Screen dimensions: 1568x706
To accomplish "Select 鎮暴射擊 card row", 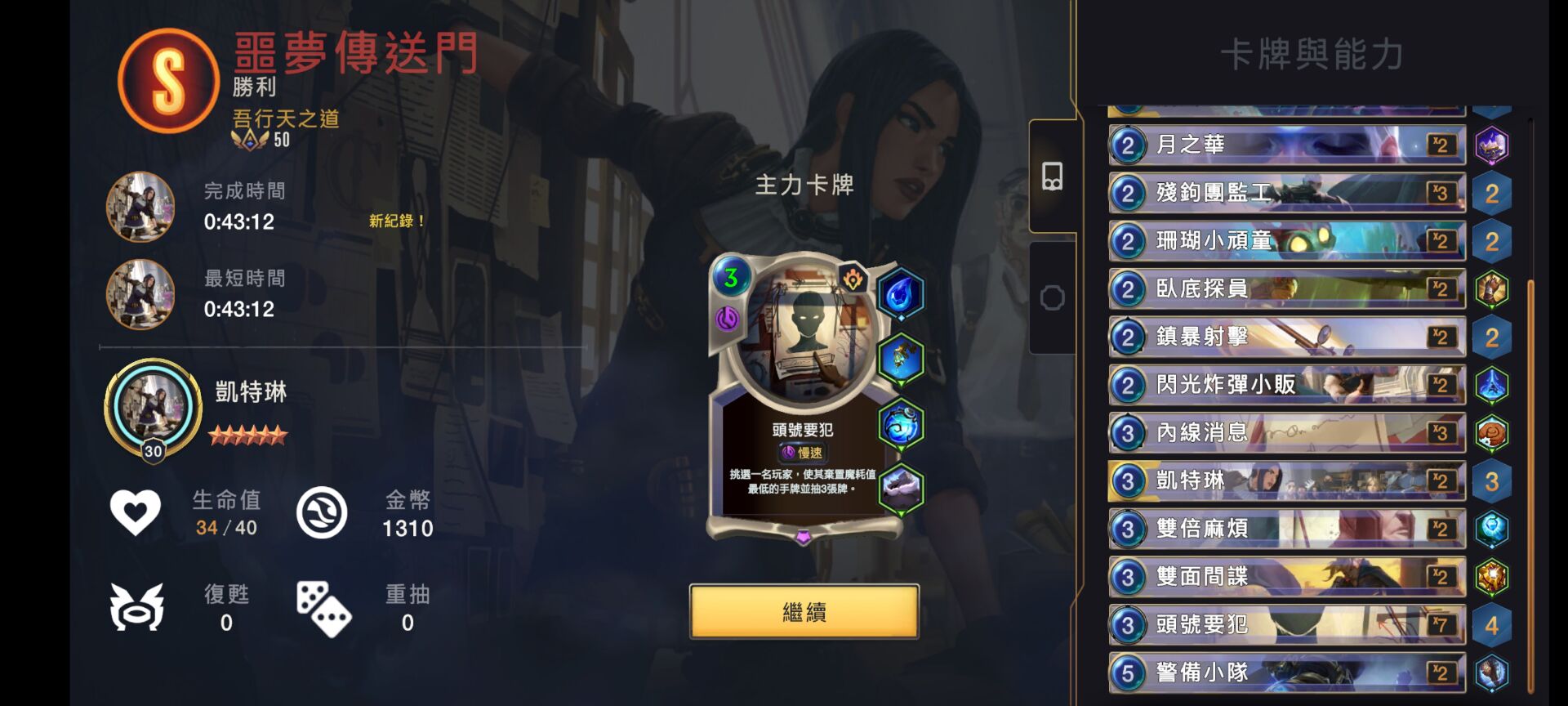I will 1286,337.
